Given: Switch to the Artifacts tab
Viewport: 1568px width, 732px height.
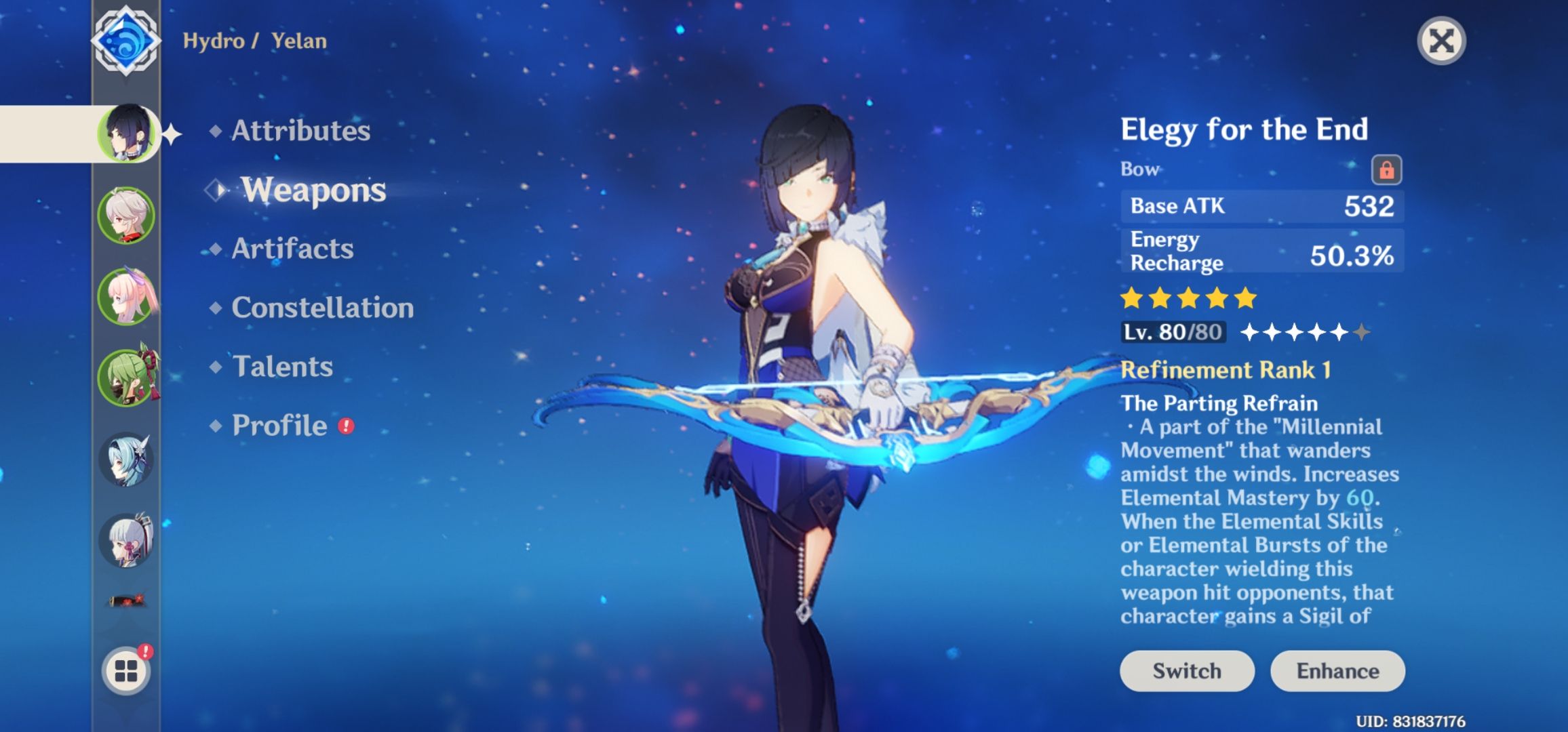Looking at the screenshot, I should pos(292,249).
